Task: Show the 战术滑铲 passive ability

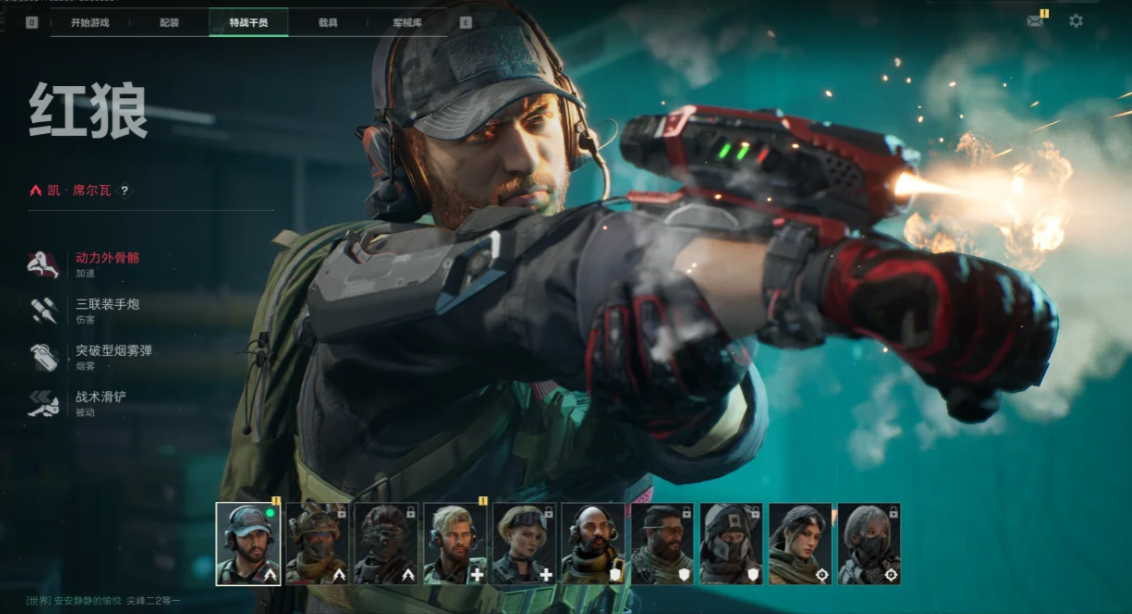Action: point(100,396)
